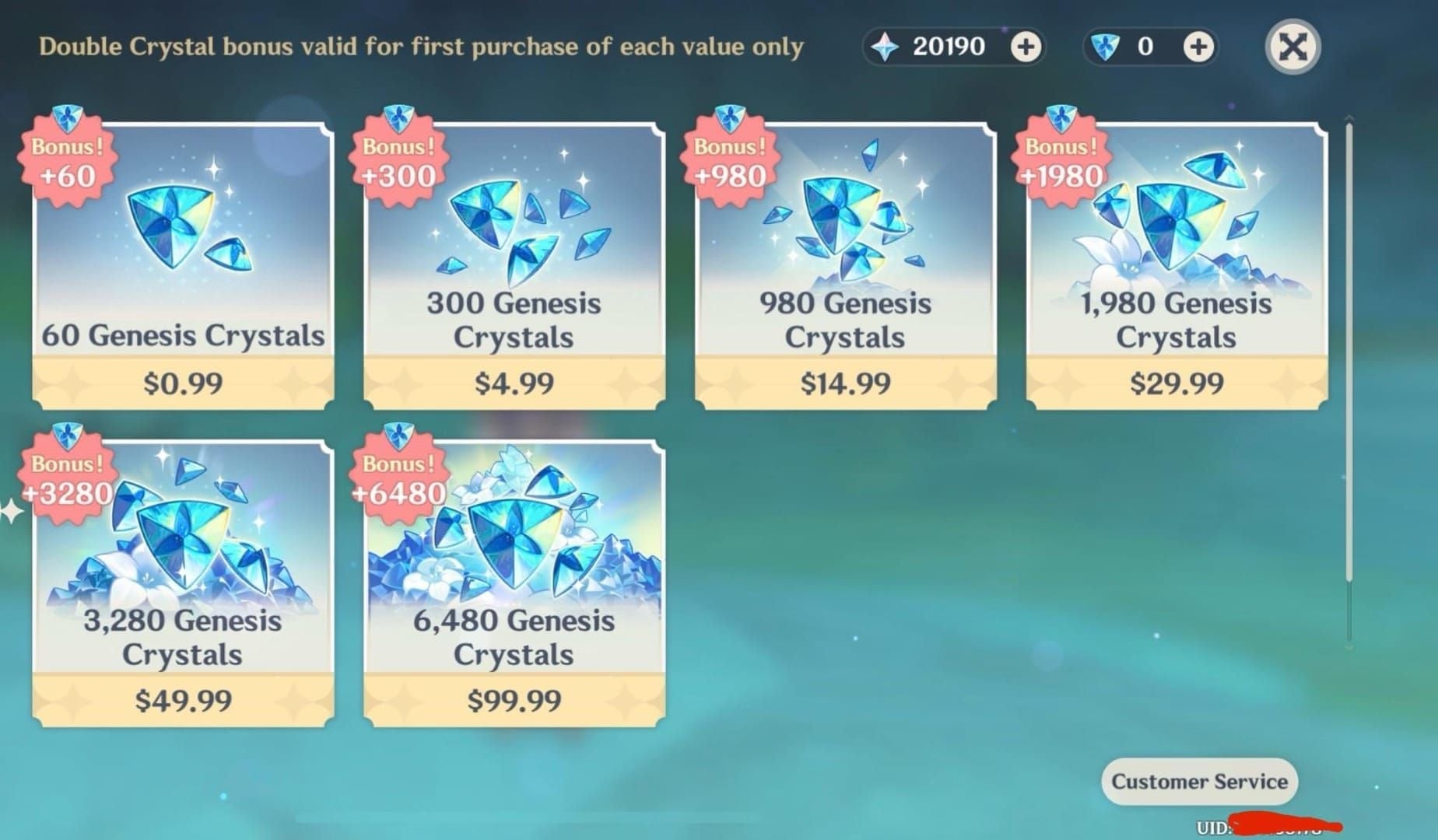The height and width of the screenshot is (840, 1438).
Task: Close the crystal top-up shop
Action: [1292, 47]
